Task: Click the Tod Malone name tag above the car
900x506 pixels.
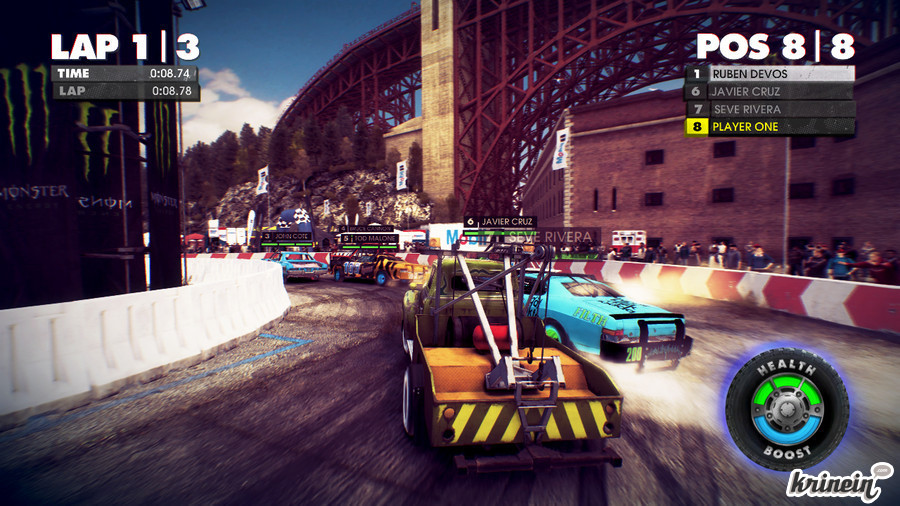Action: coord(370,239)
